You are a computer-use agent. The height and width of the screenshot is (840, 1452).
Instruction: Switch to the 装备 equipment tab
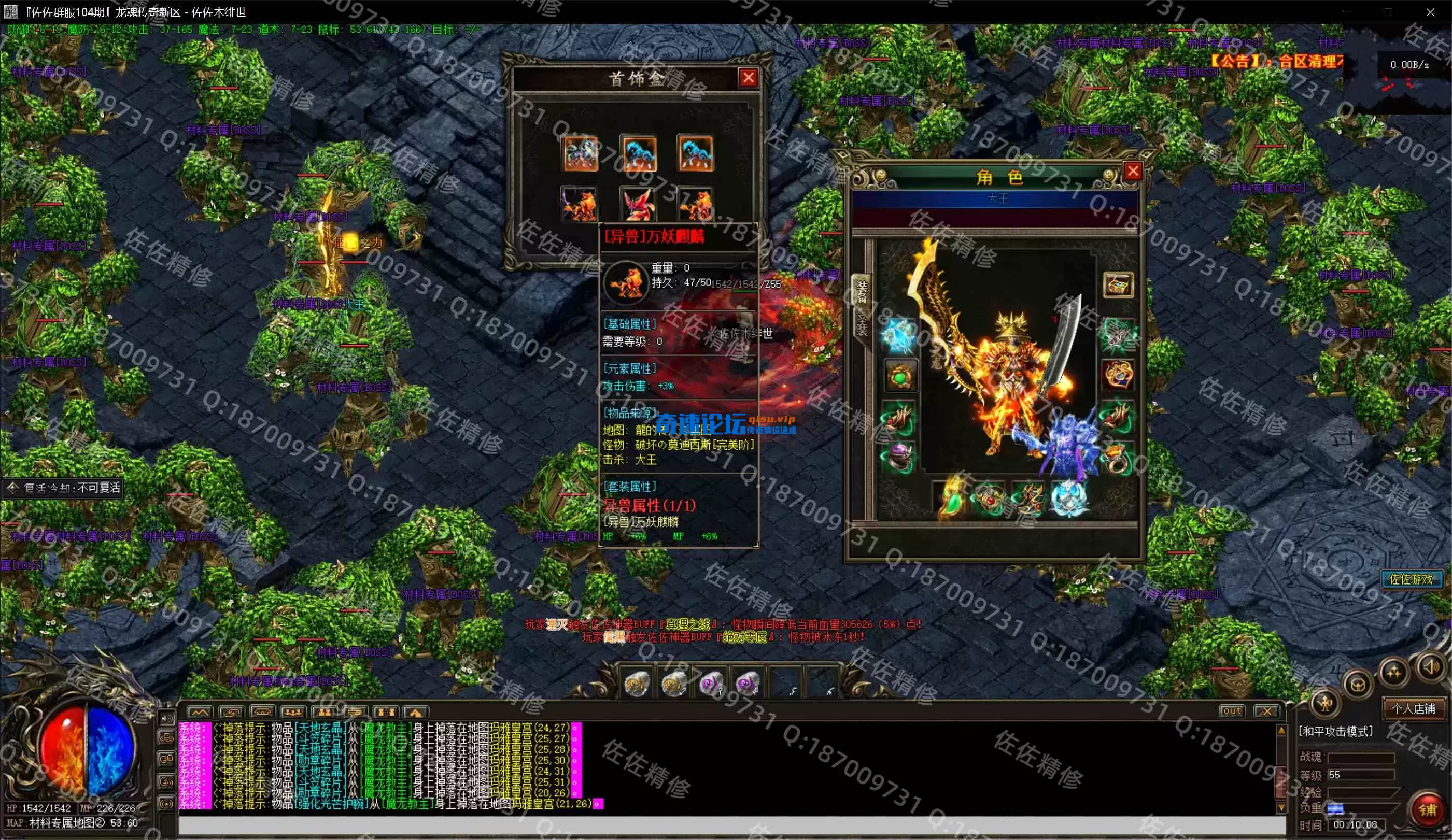862,292
